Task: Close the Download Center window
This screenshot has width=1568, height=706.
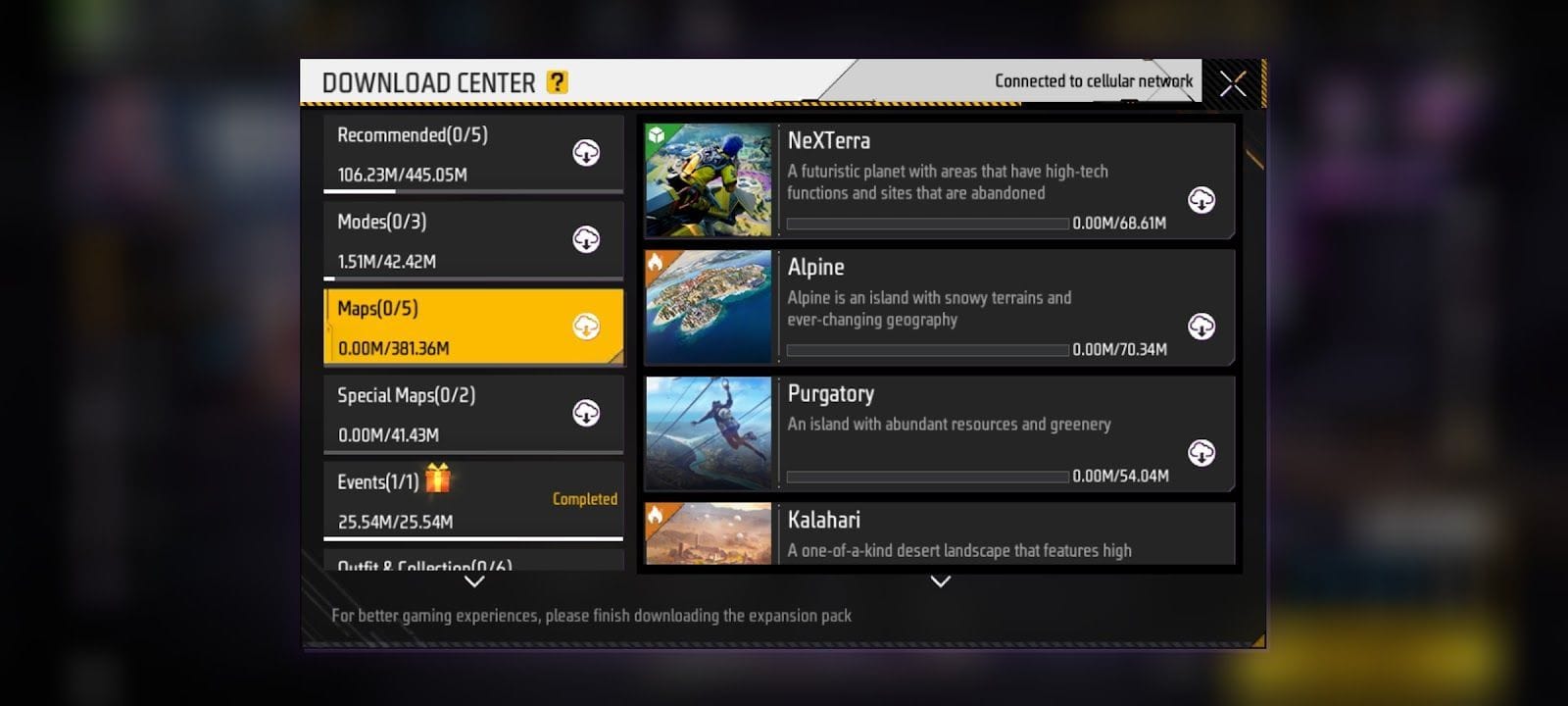Action: point(1233,83)
